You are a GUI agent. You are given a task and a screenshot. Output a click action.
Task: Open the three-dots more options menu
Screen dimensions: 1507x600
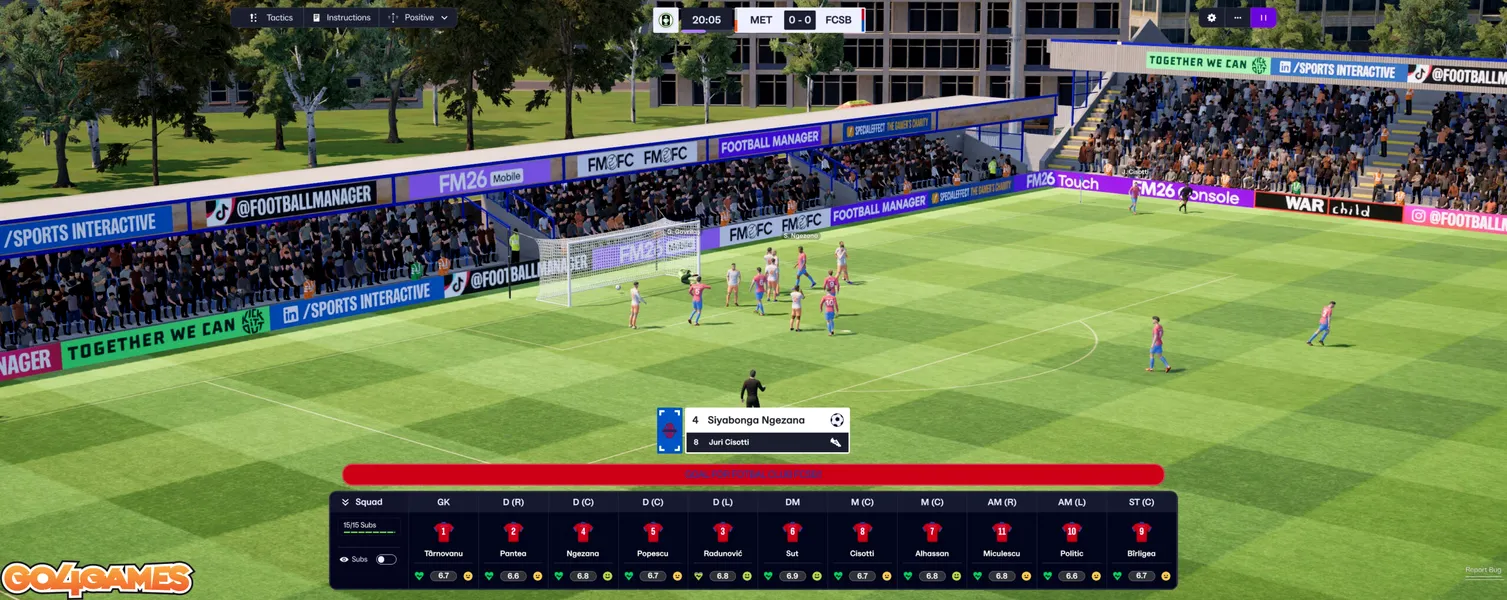[x=1238, y=18]
